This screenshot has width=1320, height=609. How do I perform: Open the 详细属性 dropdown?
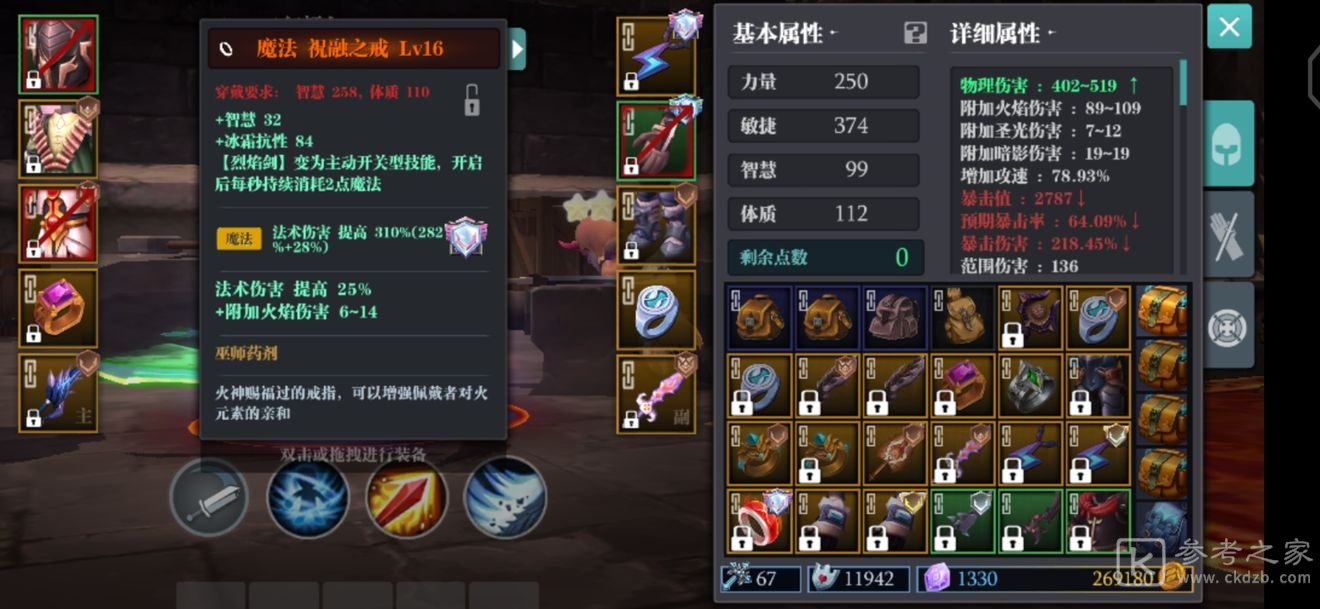(1002, 34)
